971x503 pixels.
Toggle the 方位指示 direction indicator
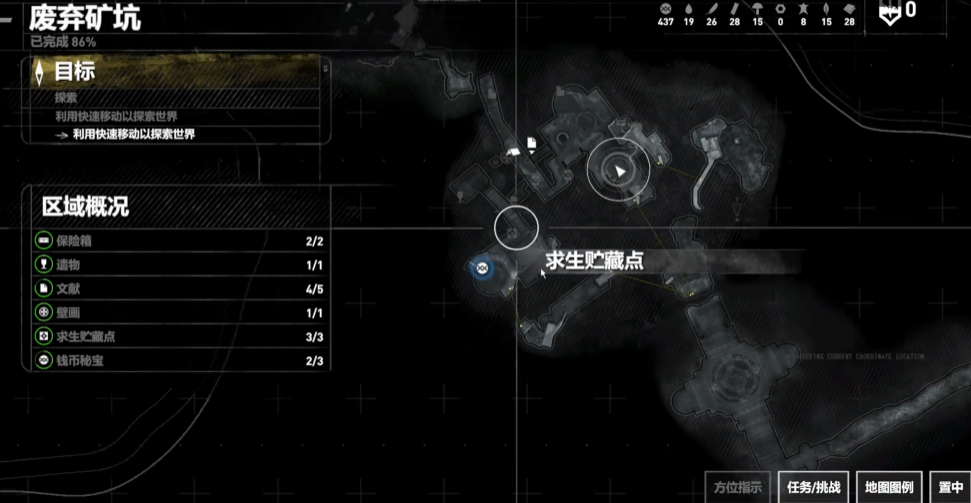[x=738, y=487]
